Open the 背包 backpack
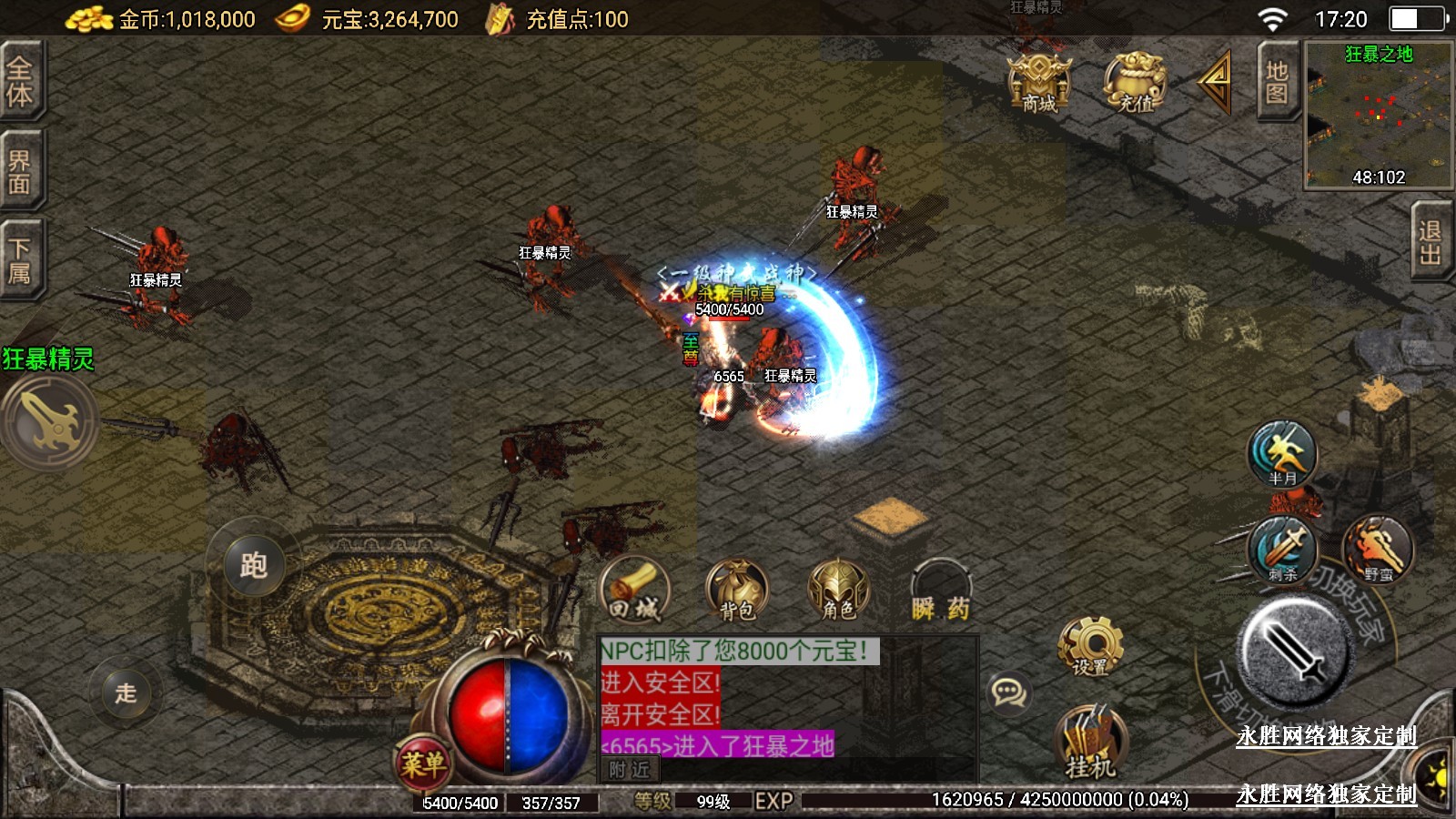This screenshot has height=819, width=1456. point(737,591)
